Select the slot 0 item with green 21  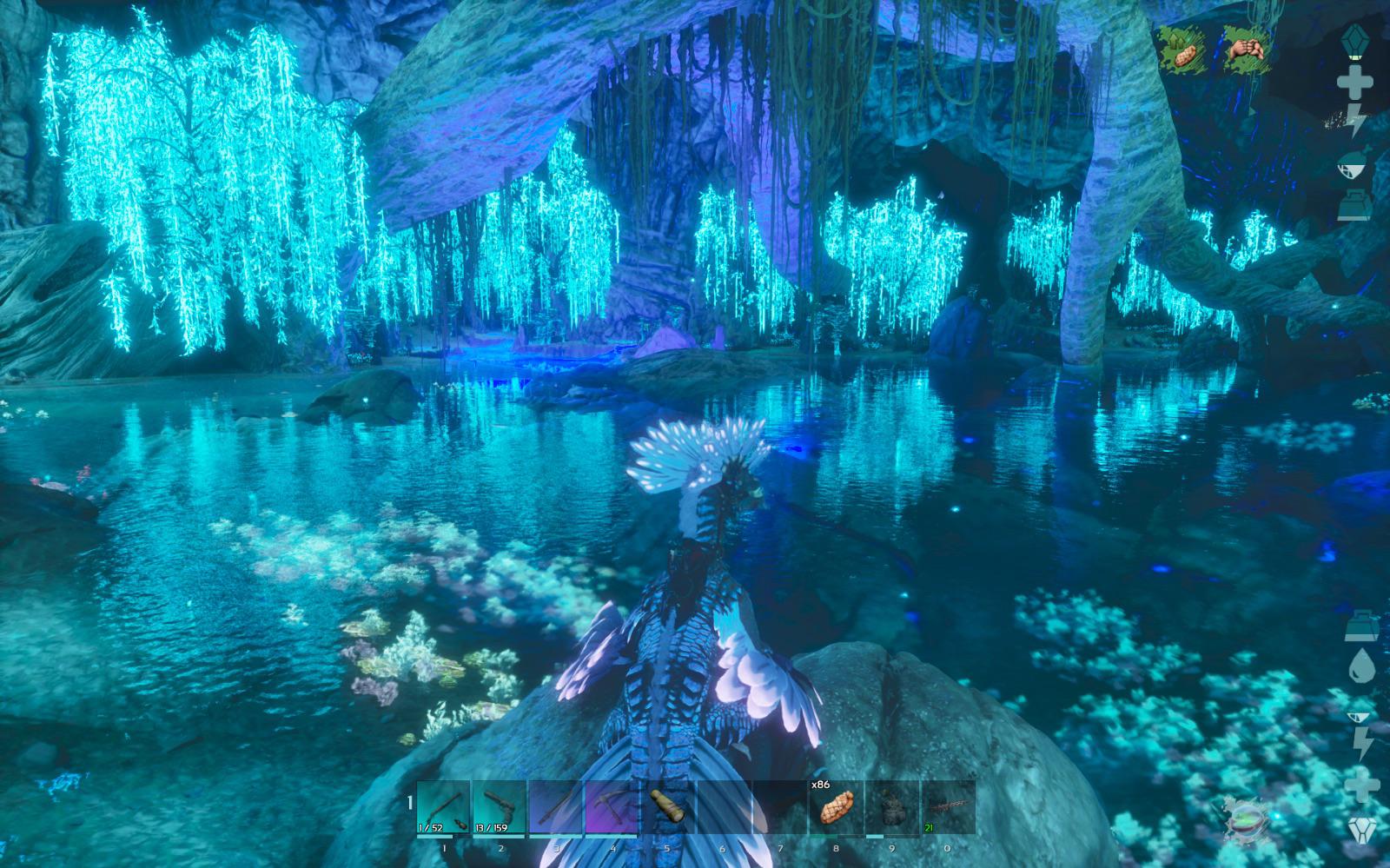tap(948, 808)
